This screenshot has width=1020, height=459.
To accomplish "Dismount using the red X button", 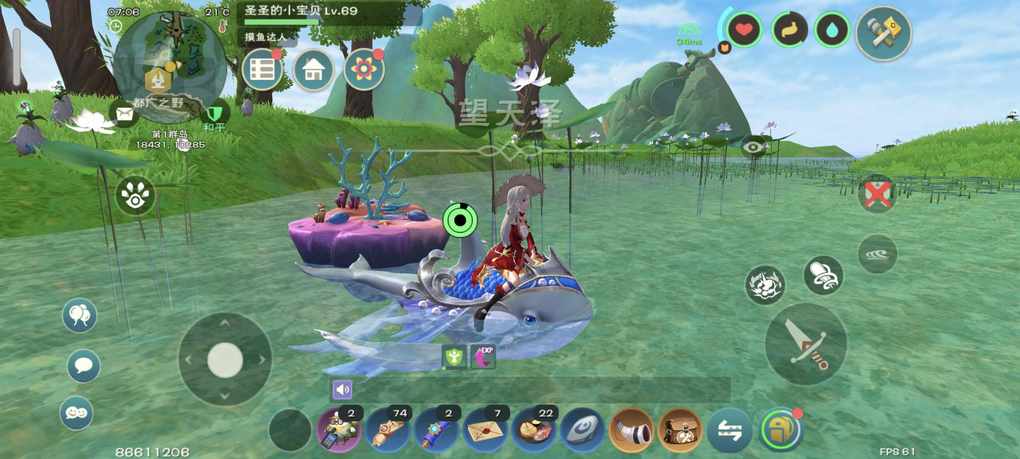I will point(877,194).
